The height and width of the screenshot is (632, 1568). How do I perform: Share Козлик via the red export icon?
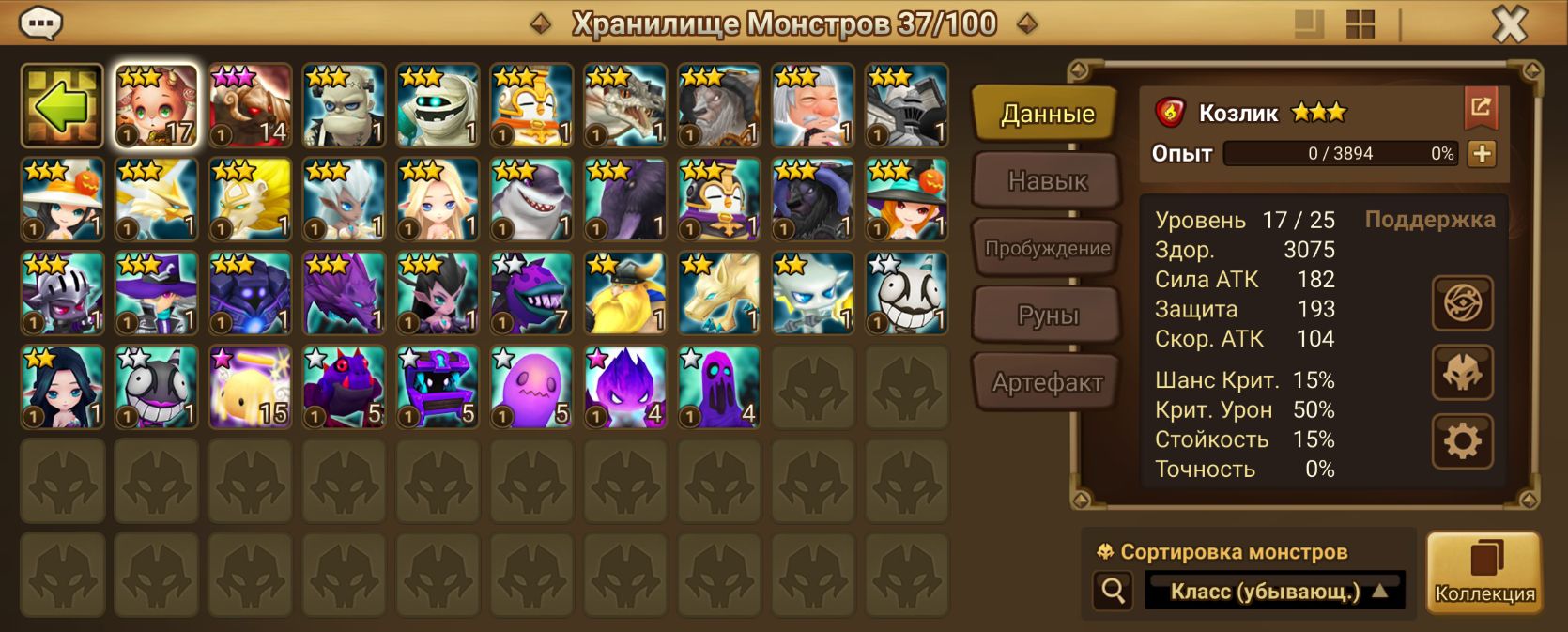pos(1481,108)
